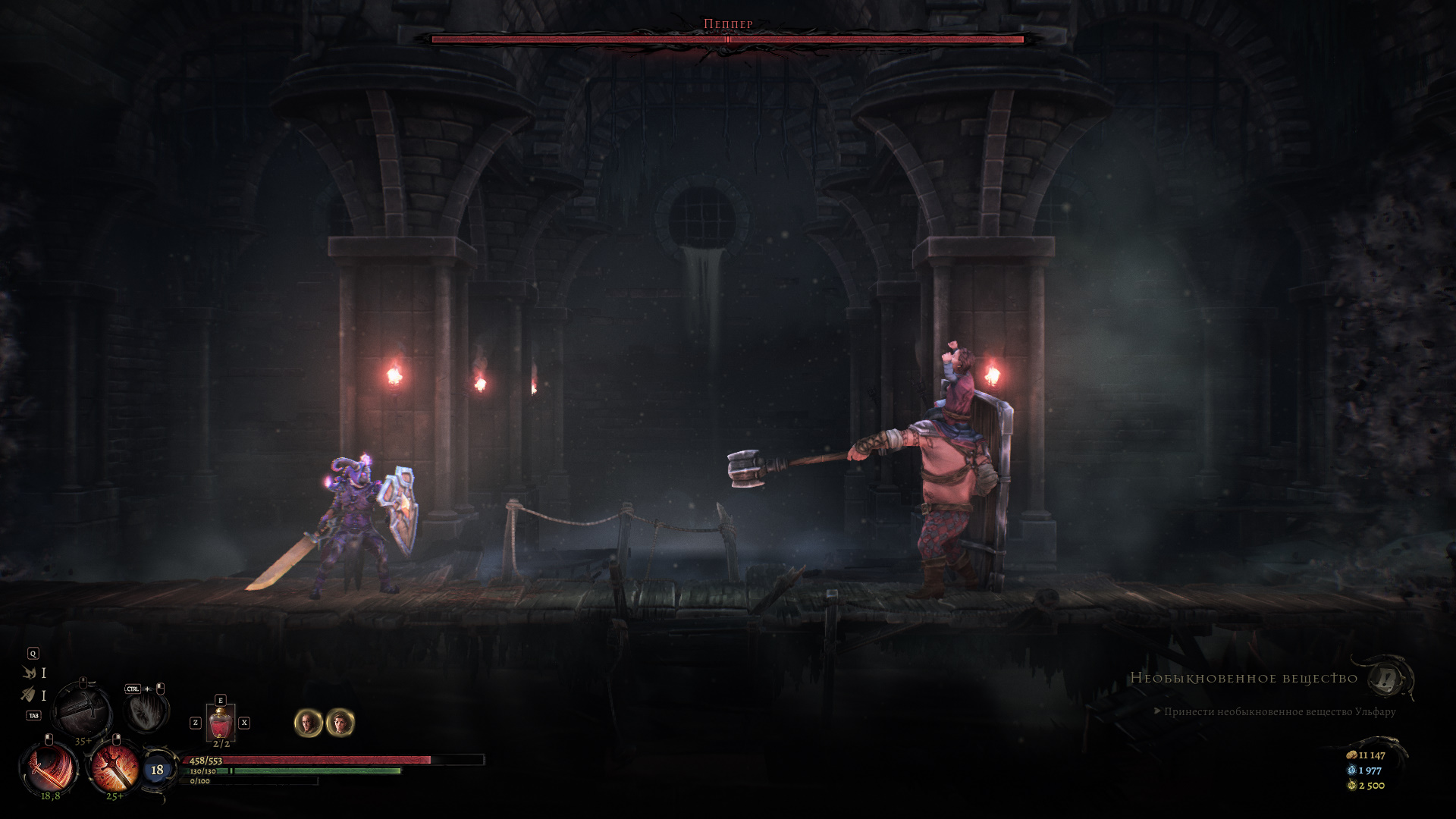The height and width of the screenshot is (819, 1456).
Task: Select the sword-and-shield weapon set icon
Action: (x=29, y=695)
